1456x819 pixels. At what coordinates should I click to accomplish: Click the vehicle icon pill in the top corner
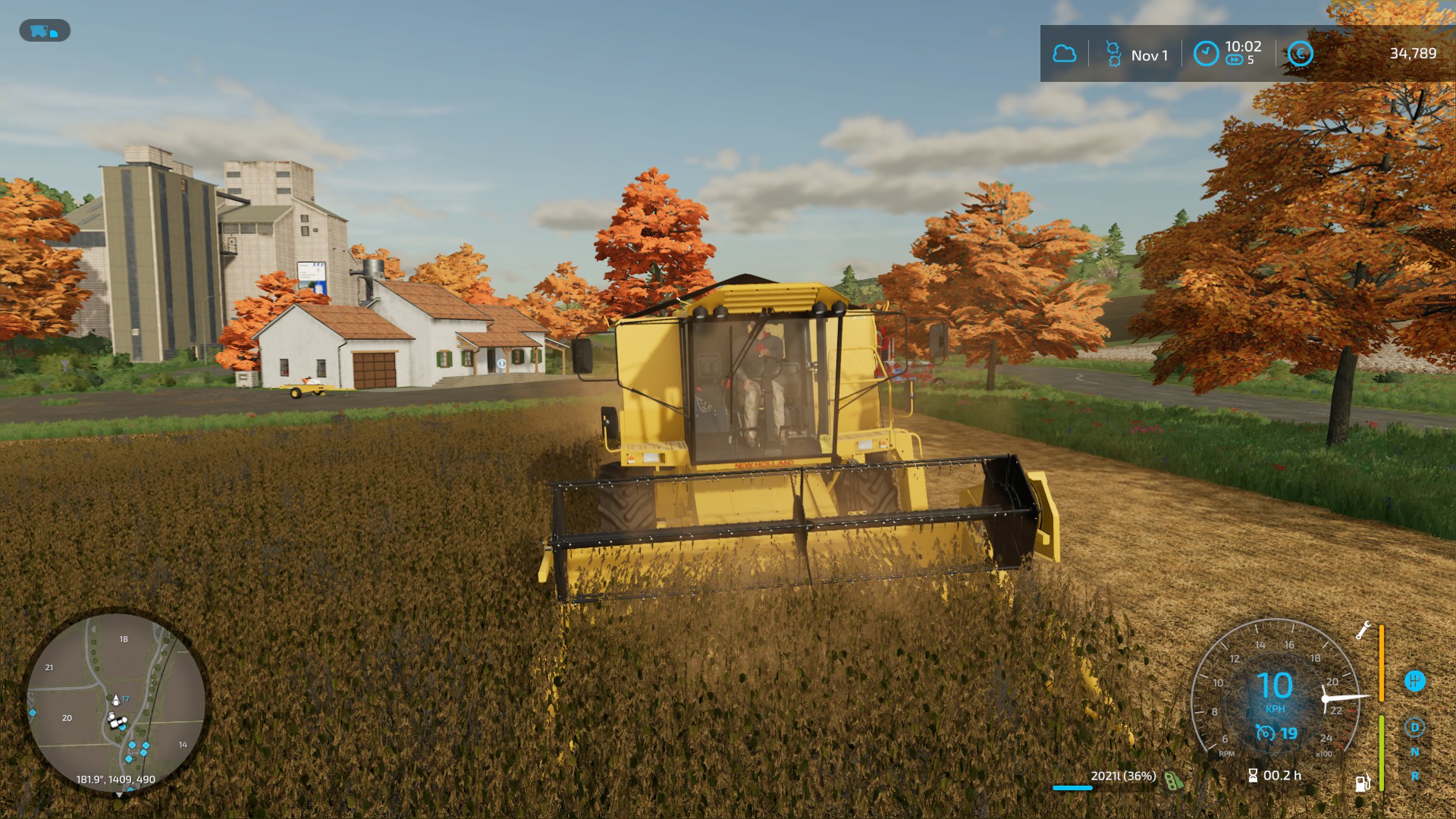(44, 31)
